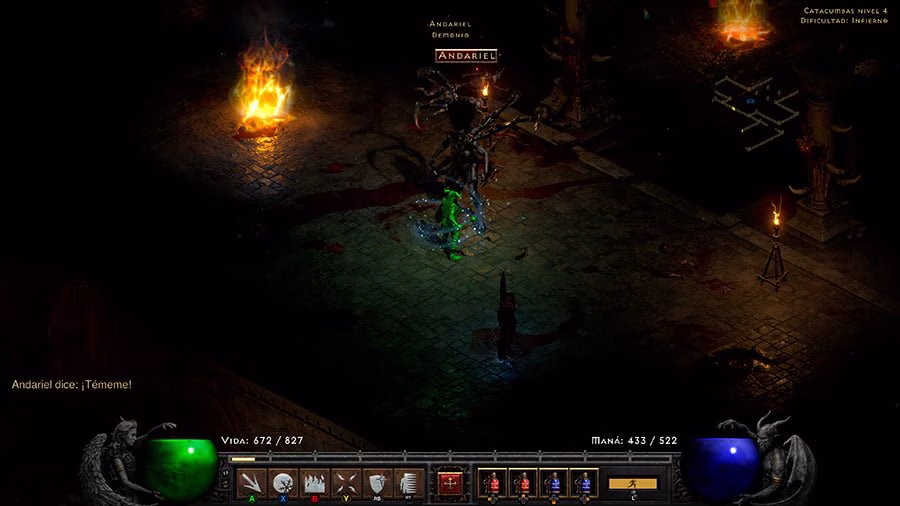Viewport: 900px width, 506px height.
Task: Click the automap overlay of the catacombs
Action: point(755,103)
